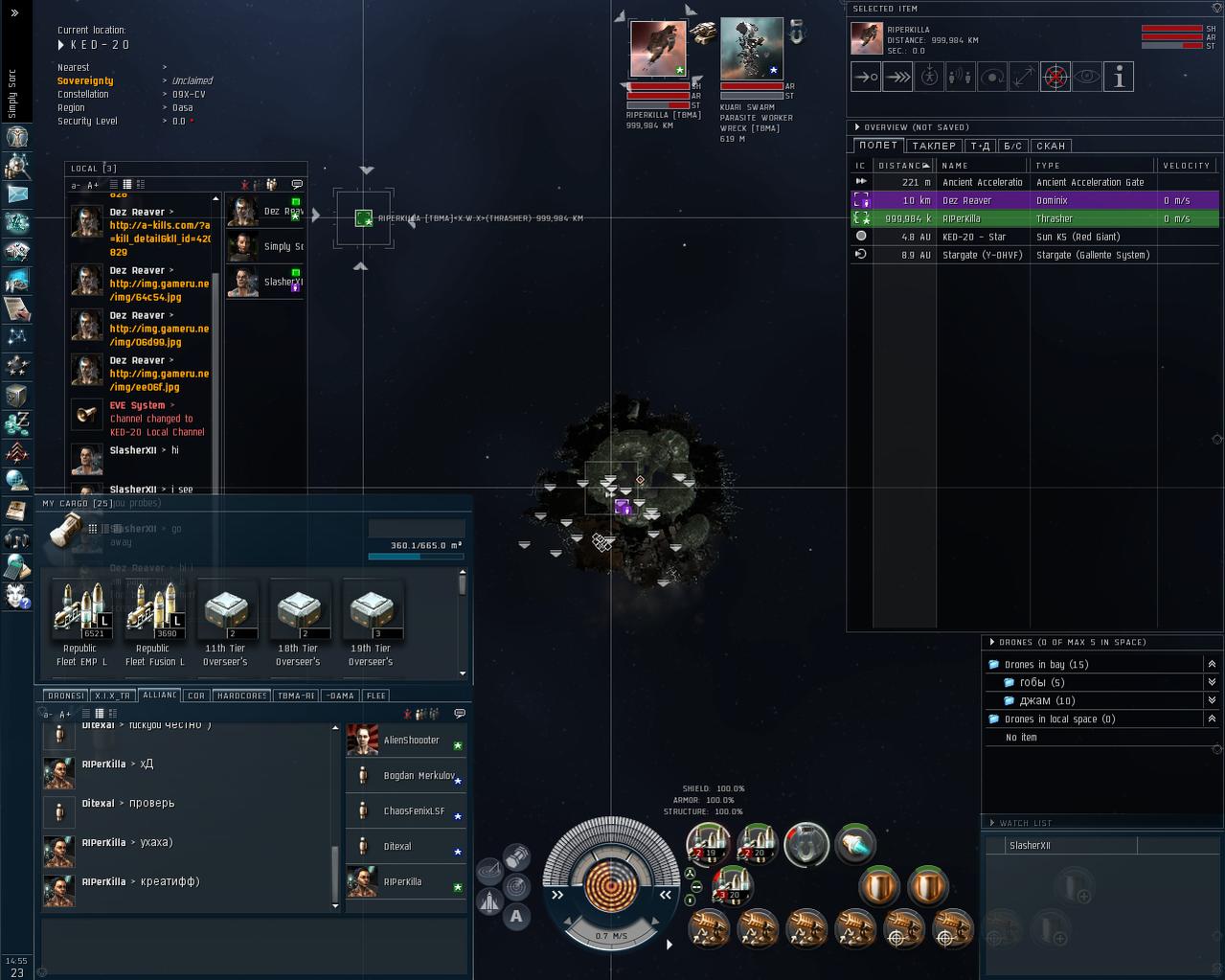Select SlasherXII in the watch list
Screen dimensions: 1225x980
[x=1031, y=846]
